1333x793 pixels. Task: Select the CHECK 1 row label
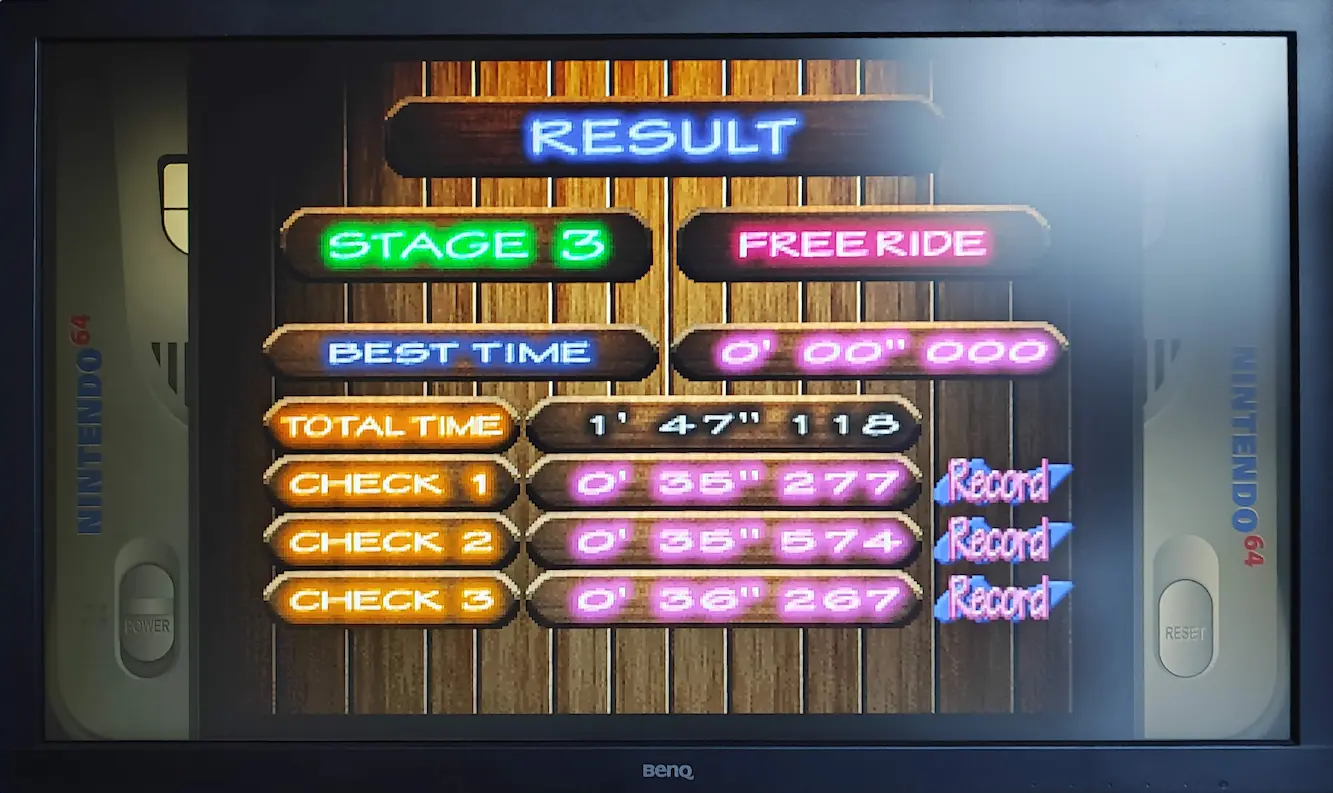(391, 484)
